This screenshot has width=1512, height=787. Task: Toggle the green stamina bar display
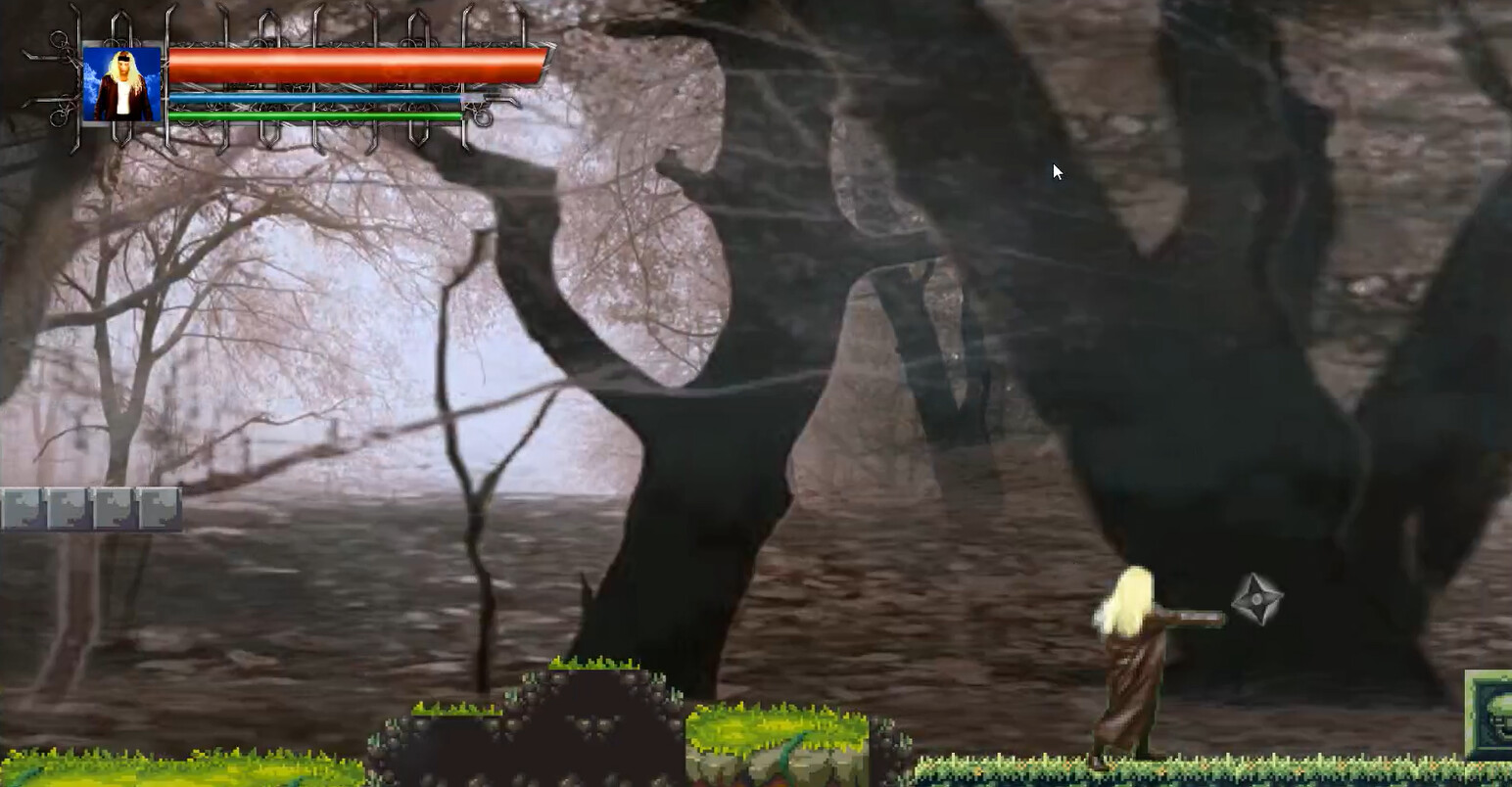313,115
